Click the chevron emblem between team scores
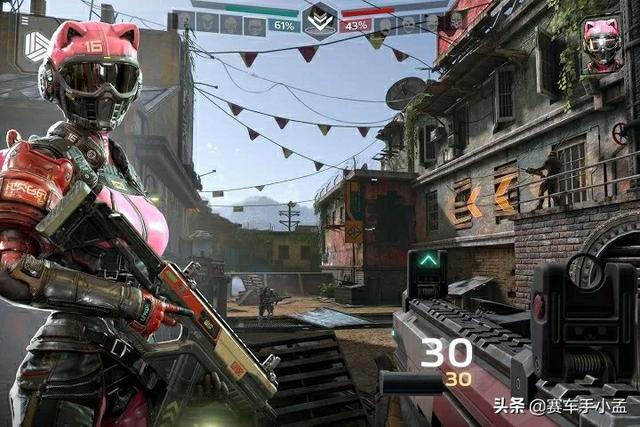Screen dimensions: 640x427 pyautogui.click(x=320, y=21)
